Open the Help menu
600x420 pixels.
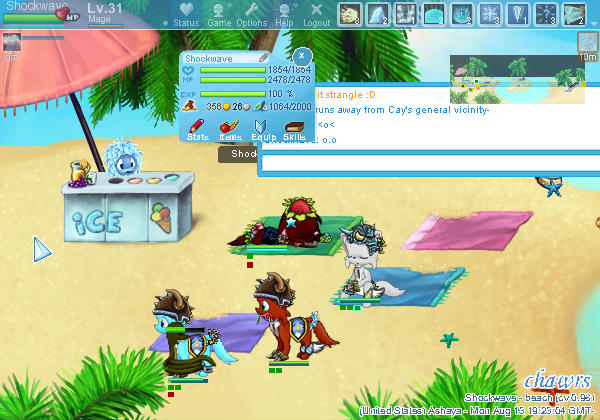[284, 14]
